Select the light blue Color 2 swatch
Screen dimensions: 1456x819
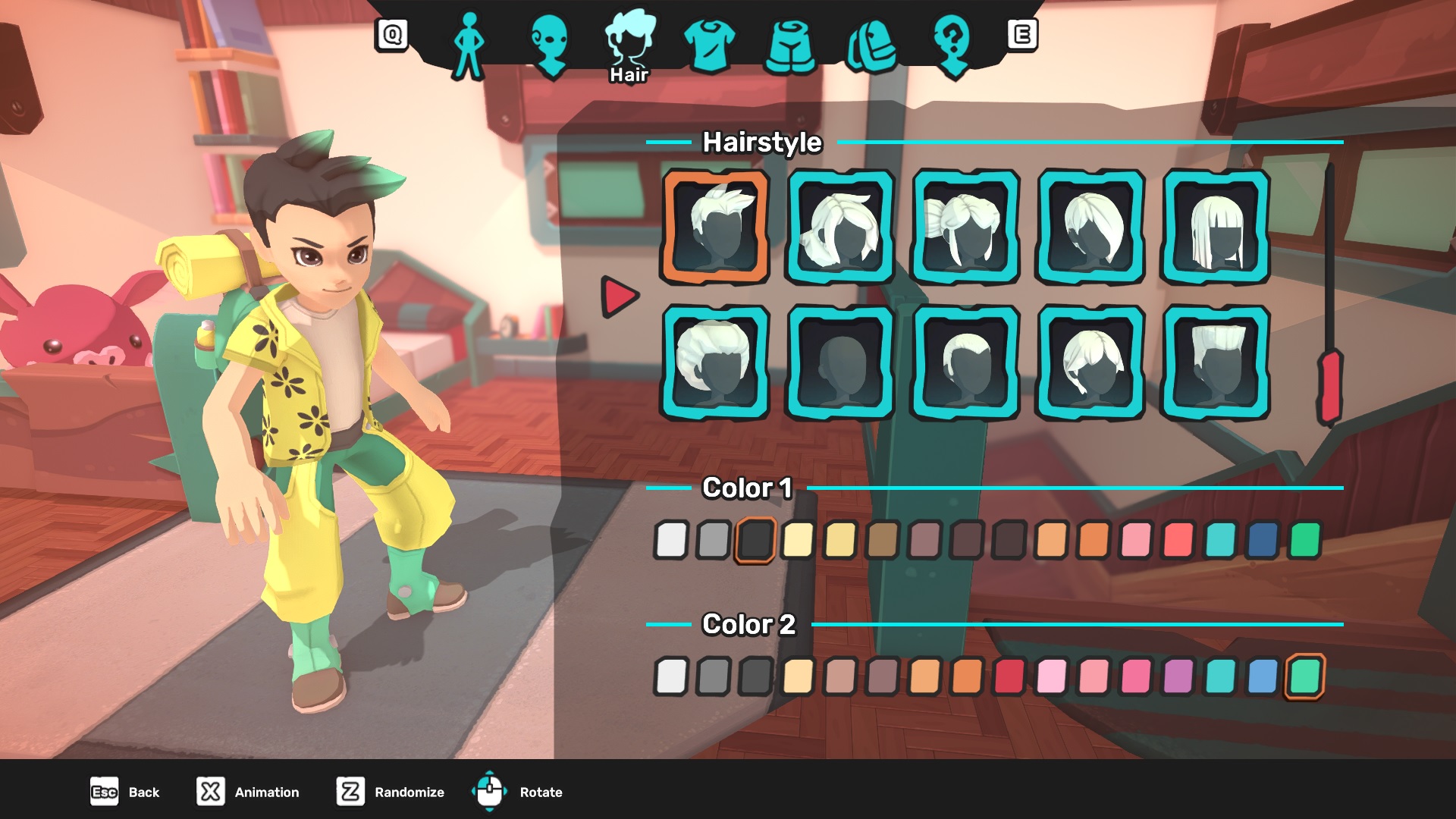(1263, 676)
